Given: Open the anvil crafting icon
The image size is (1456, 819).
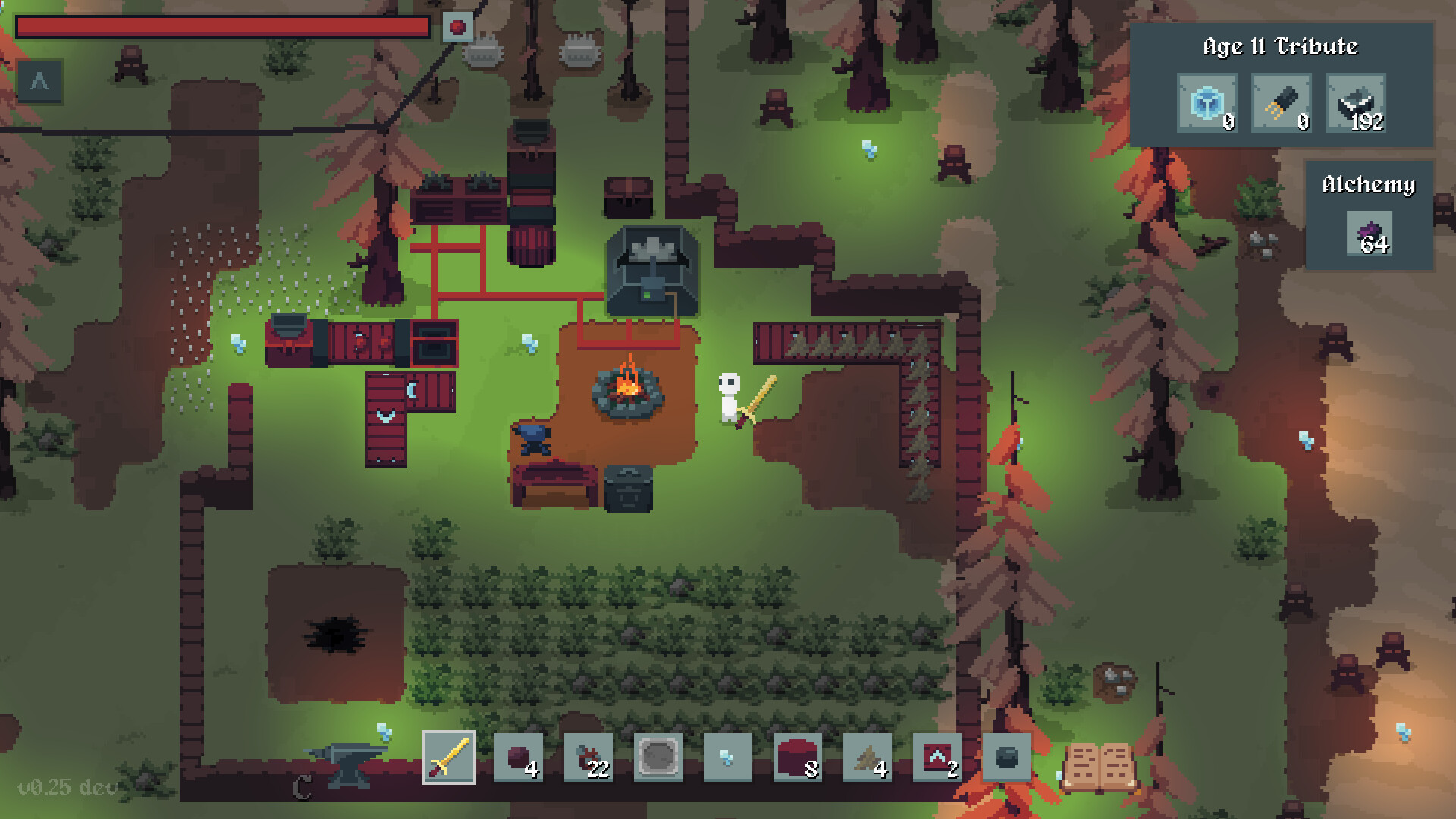Looking at the screenshot, I should [x=347, y=762].
